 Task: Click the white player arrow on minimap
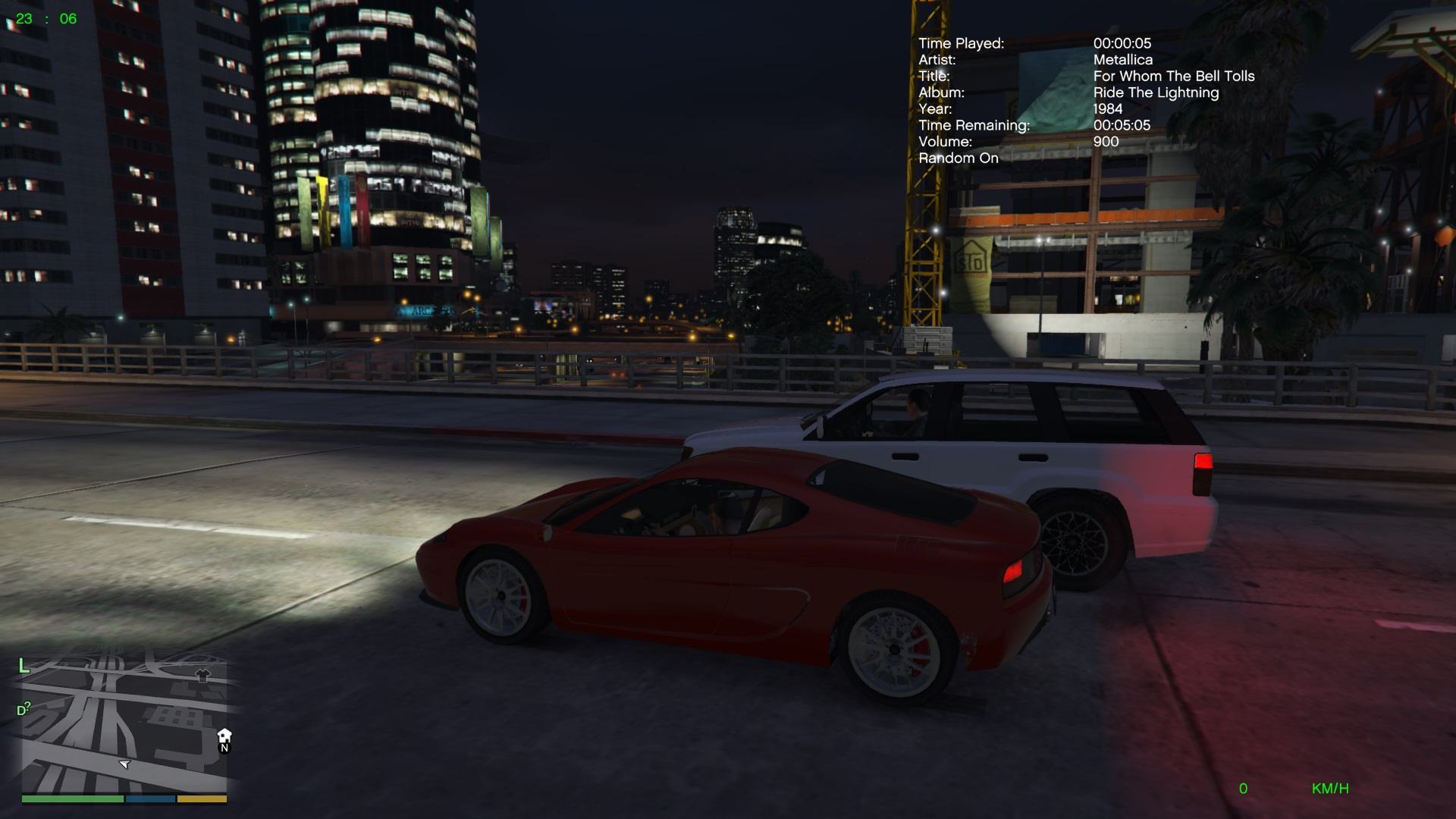[125, 764]
